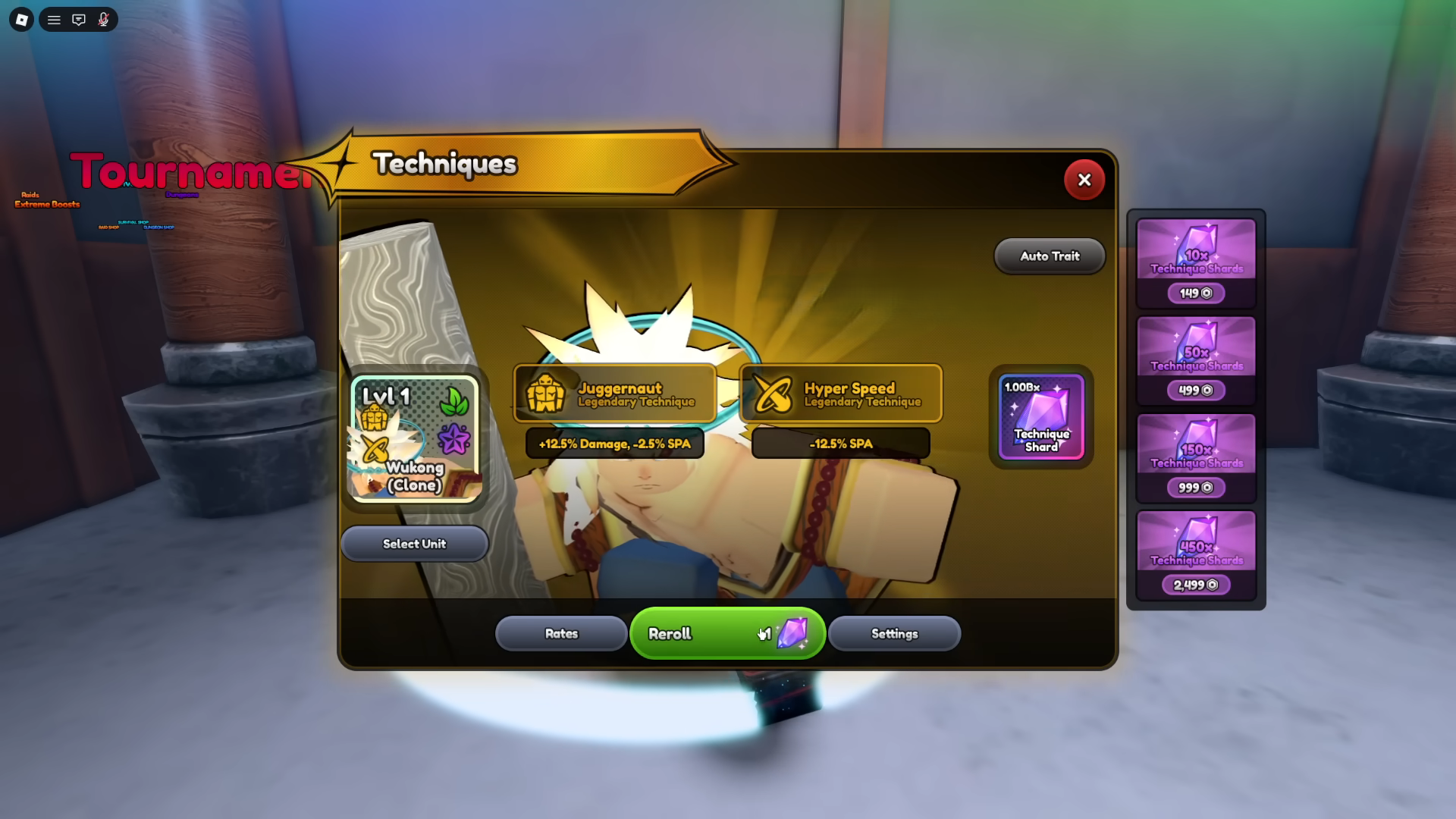Image resolution: width=1456 pixels, height=819 pixels.
Task: Choose the Juggernaut legendary technique
Action: [x=615, y=394]
